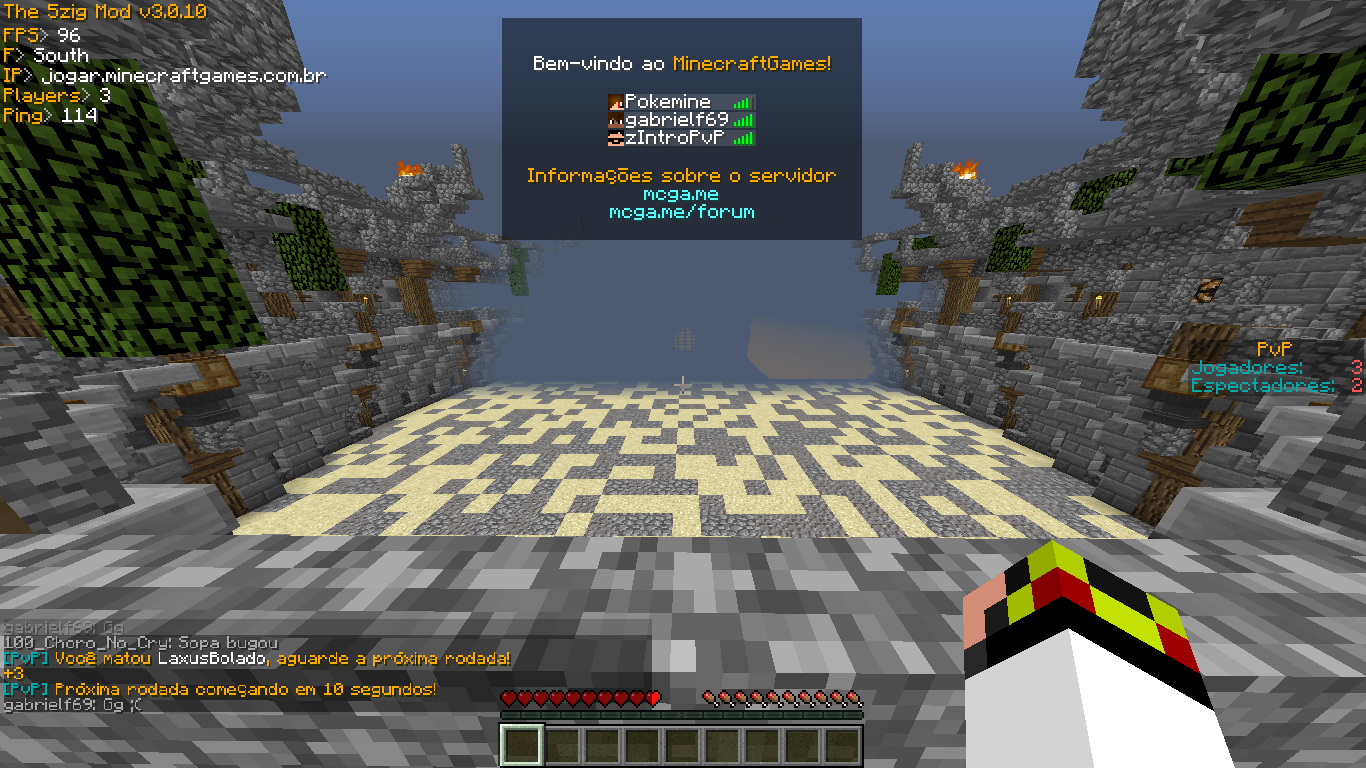Select gabrielf69 in the player list
Viewport: 1366px width, 768px height.
(676, 120)
